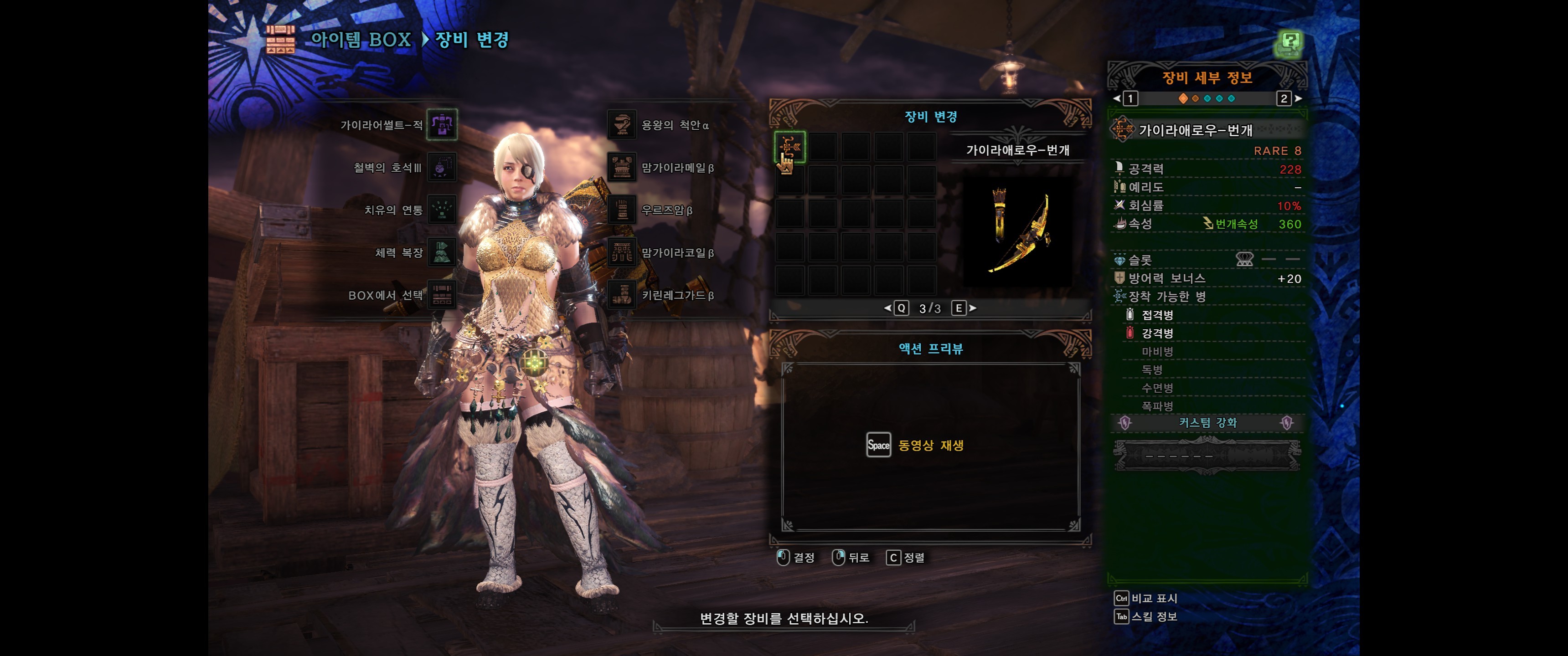Pick the 가이라애로우-번개 bow in the grid
The height and width of the screenshot is (656, 1568).
click(790, 147)
